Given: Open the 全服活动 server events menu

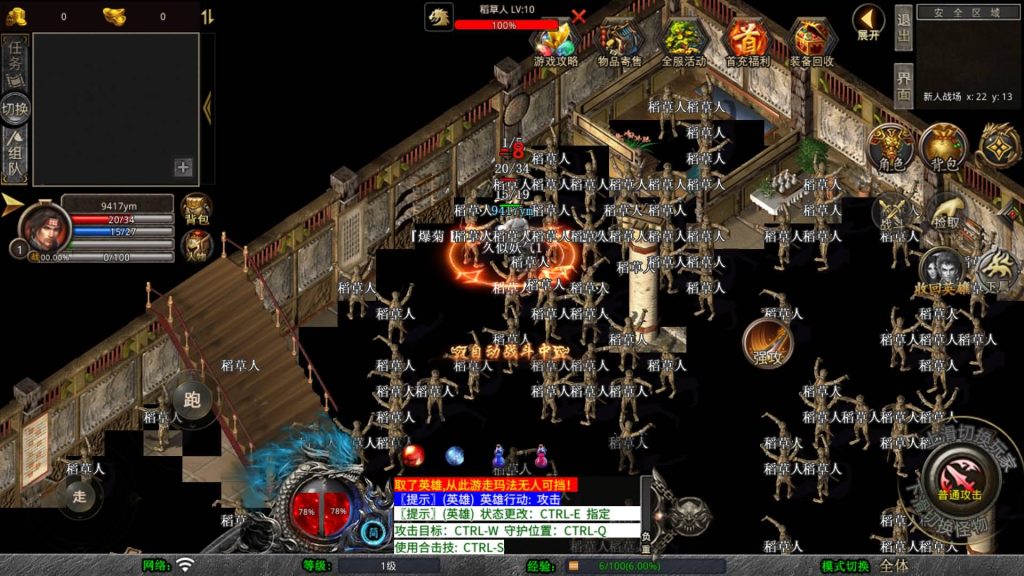Looking at the screenshot, I should 684,44.
